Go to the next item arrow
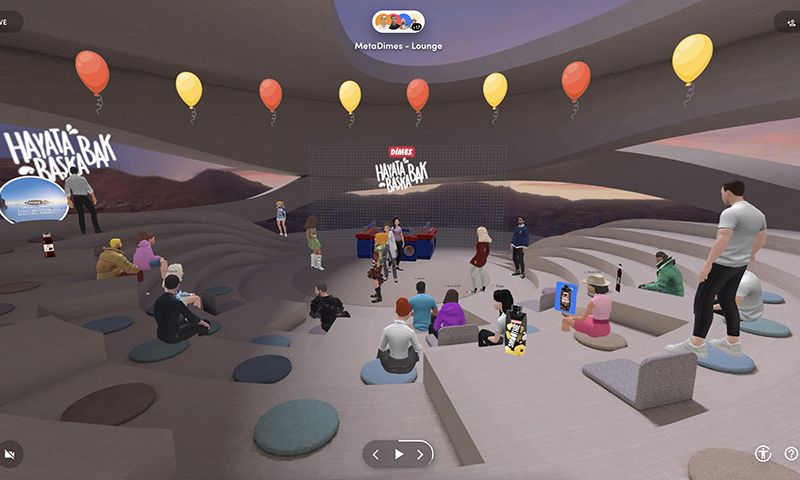Screen dimensions: 800x480 point(421,454)
